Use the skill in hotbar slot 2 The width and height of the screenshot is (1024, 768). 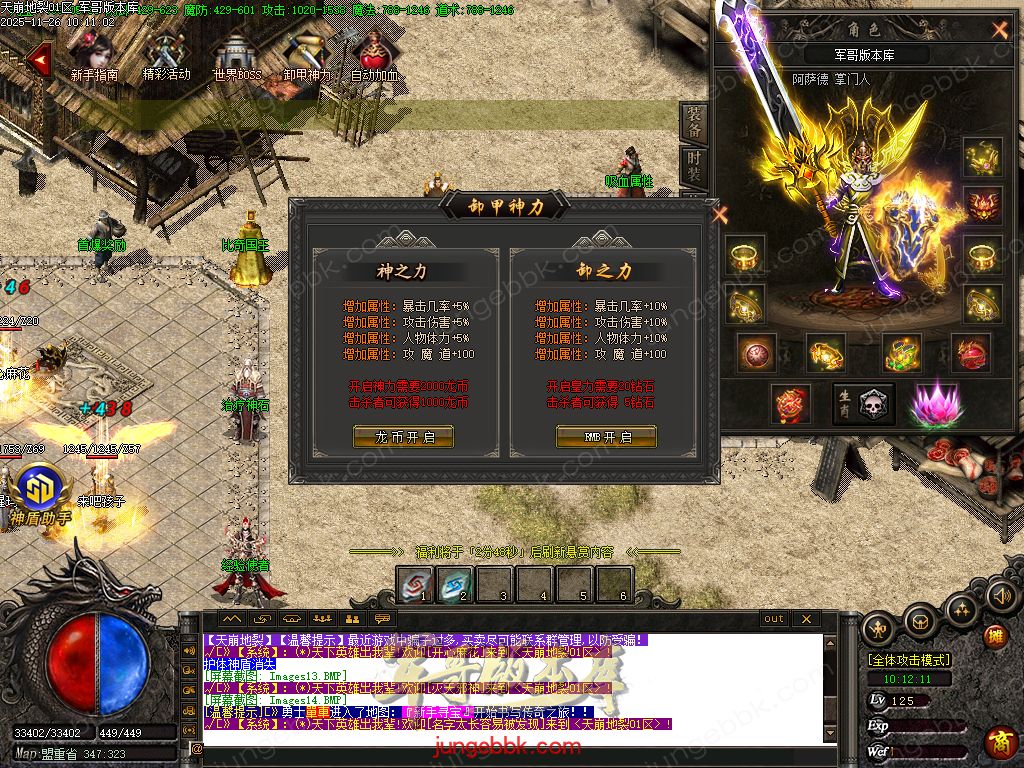(454, 584)
